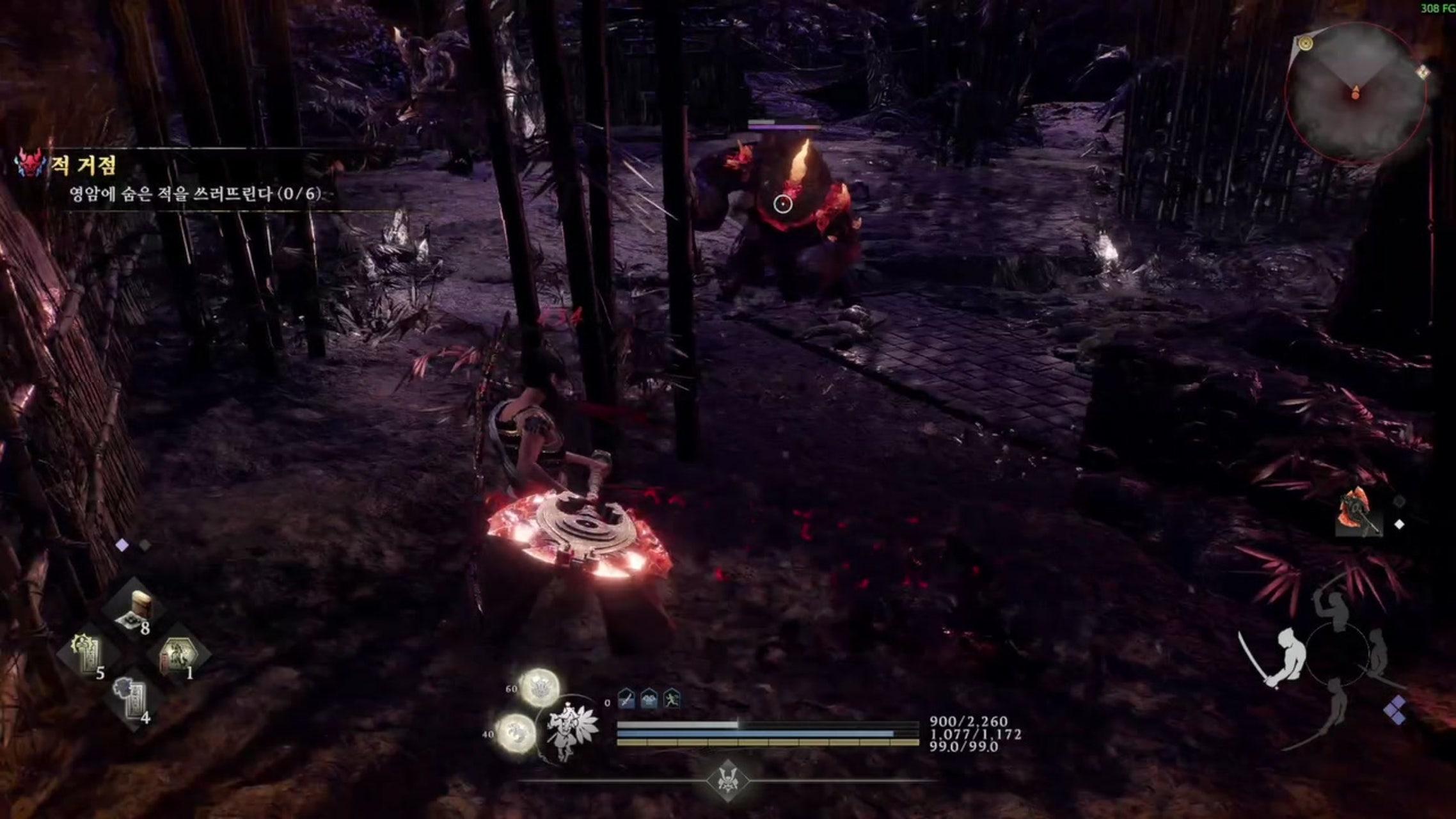Select the equipped red axe weapon icon
1456x819 pixels.
point(1357,513)
